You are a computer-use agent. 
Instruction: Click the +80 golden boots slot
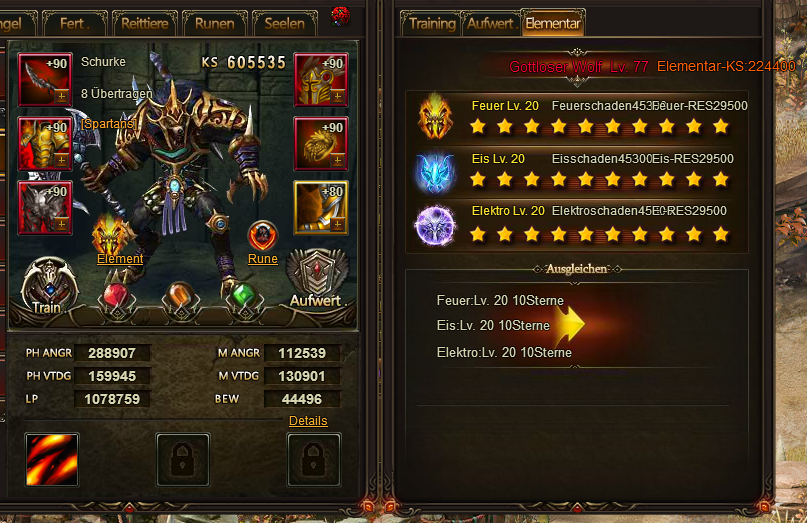(x=321, y=207)
